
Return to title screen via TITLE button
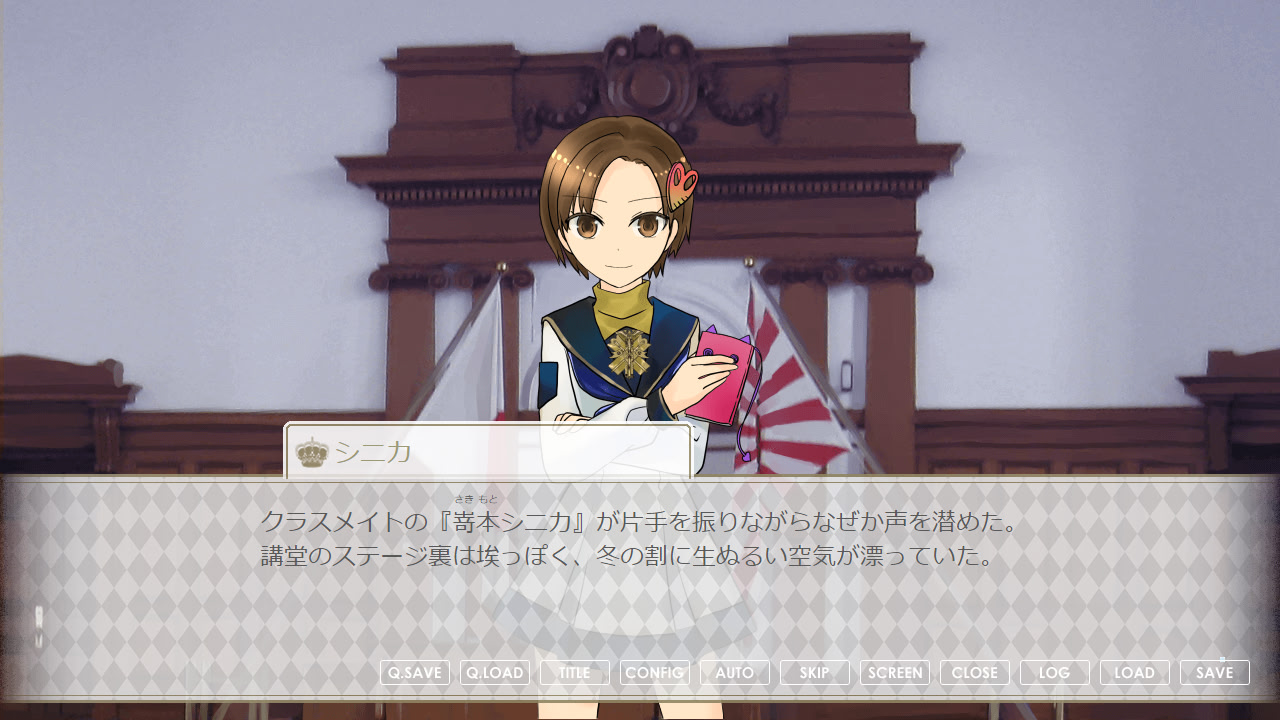(x=574, y=672)
